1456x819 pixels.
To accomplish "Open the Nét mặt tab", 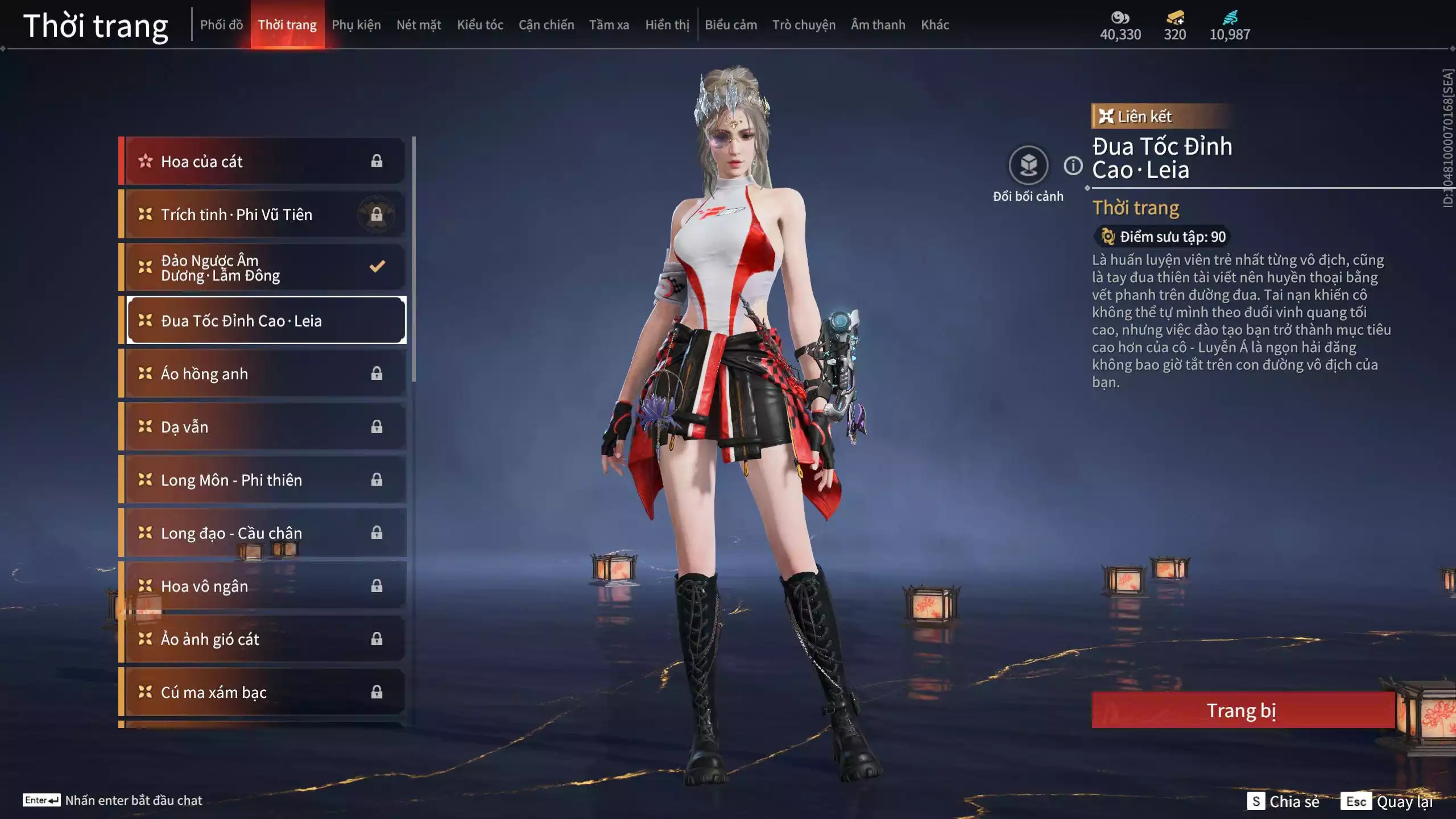I will coord(419,25).
